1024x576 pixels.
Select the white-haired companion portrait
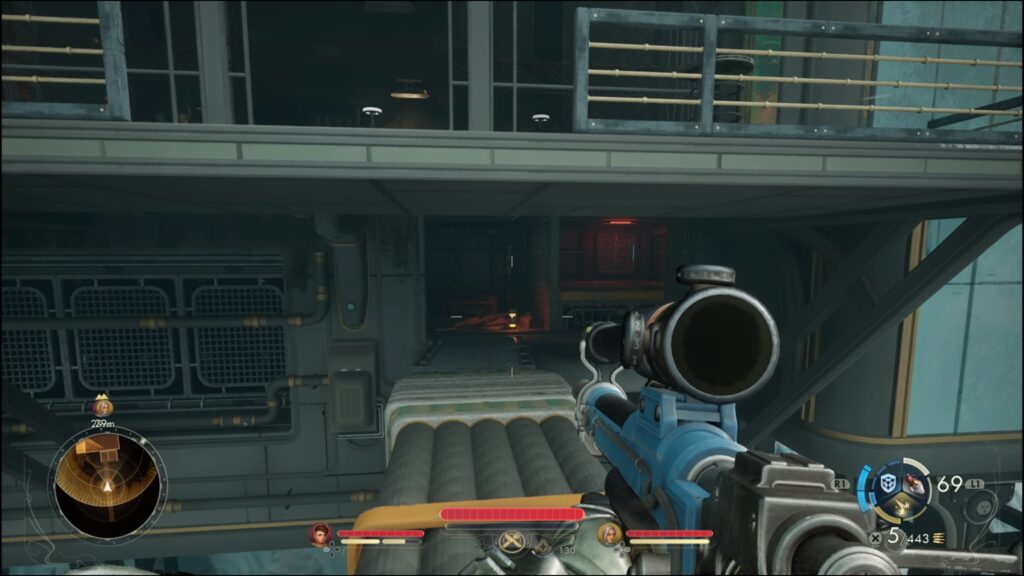[x=609, y=534]
